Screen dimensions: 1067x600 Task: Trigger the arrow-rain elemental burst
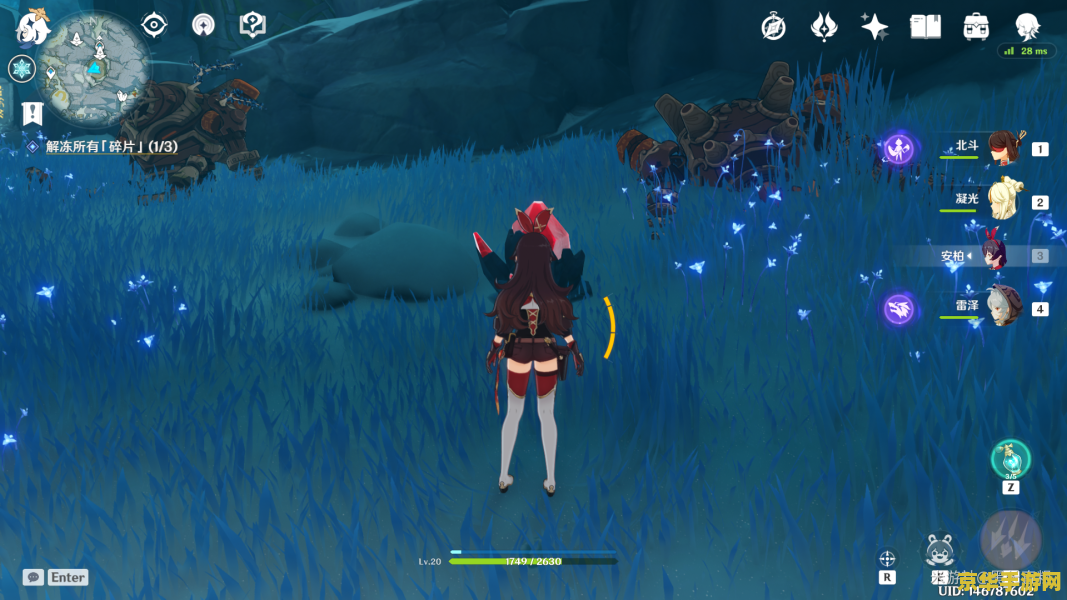point(1010,541)
